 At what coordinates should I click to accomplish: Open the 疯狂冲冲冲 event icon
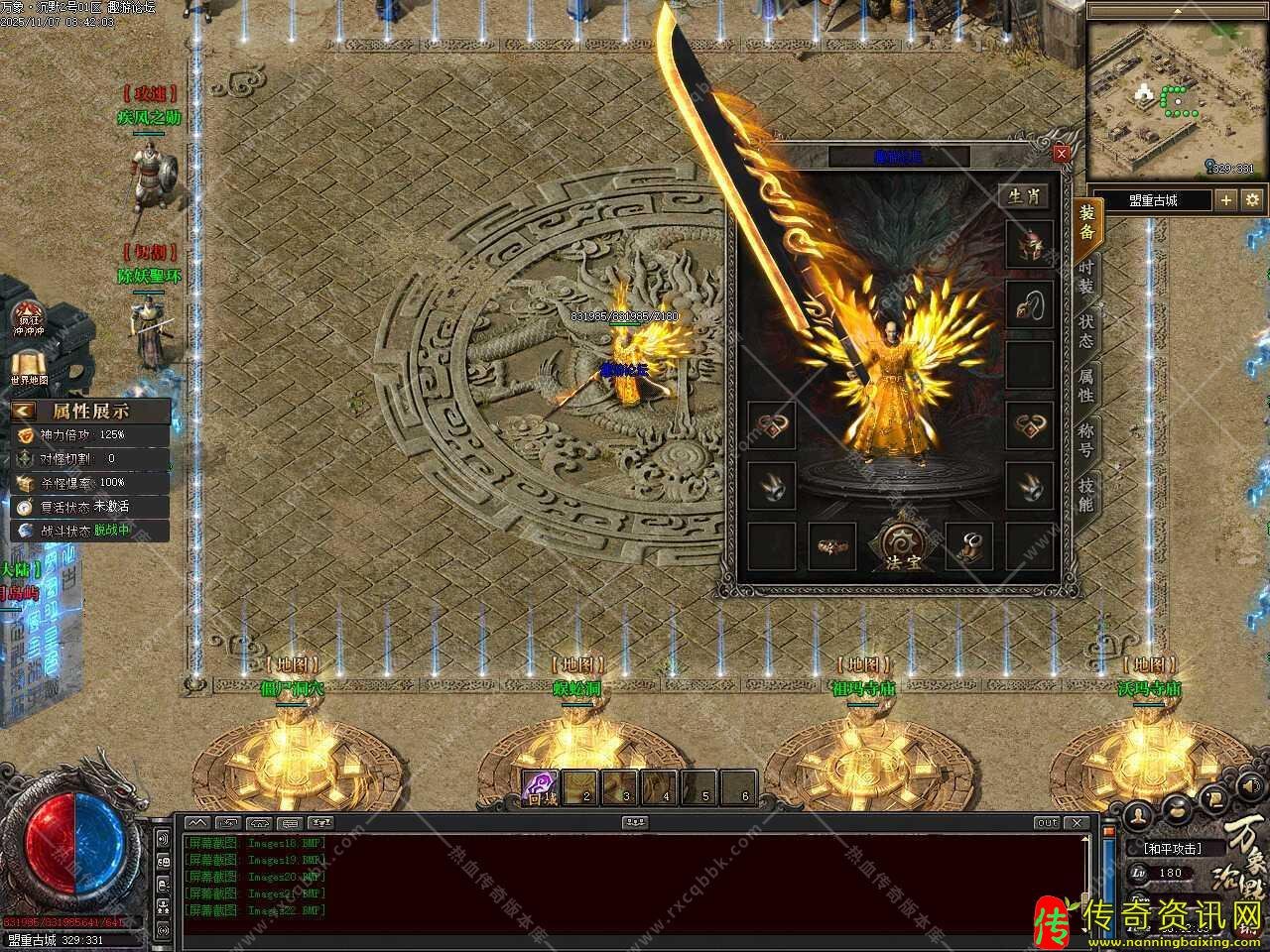(29, 319)
